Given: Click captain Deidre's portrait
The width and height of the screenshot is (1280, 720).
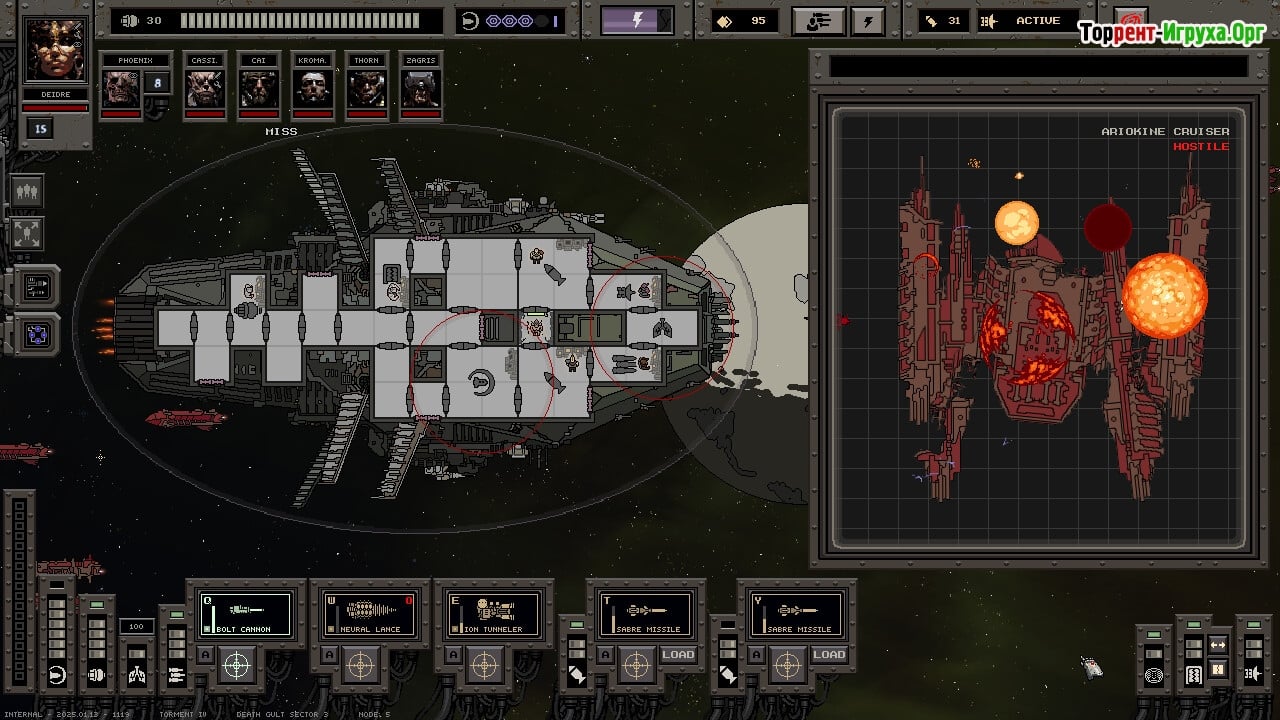Looking at the screenshot, I should coord(55,51).
